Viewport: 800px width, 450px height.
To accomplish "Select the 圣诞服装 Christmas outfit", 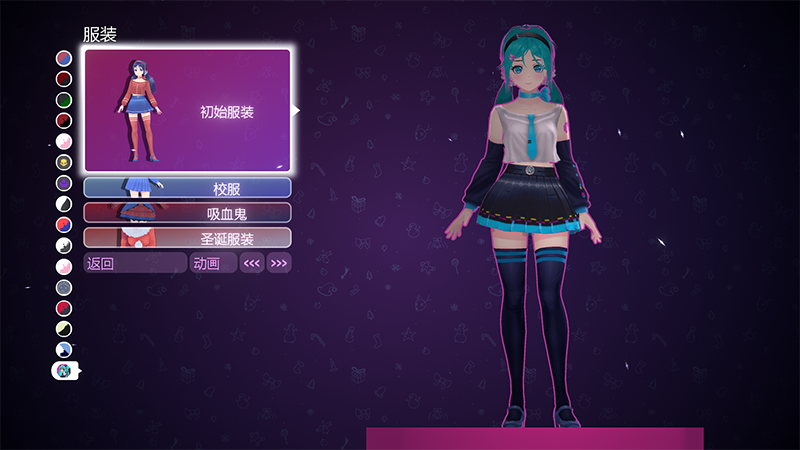I will (188, 238).
